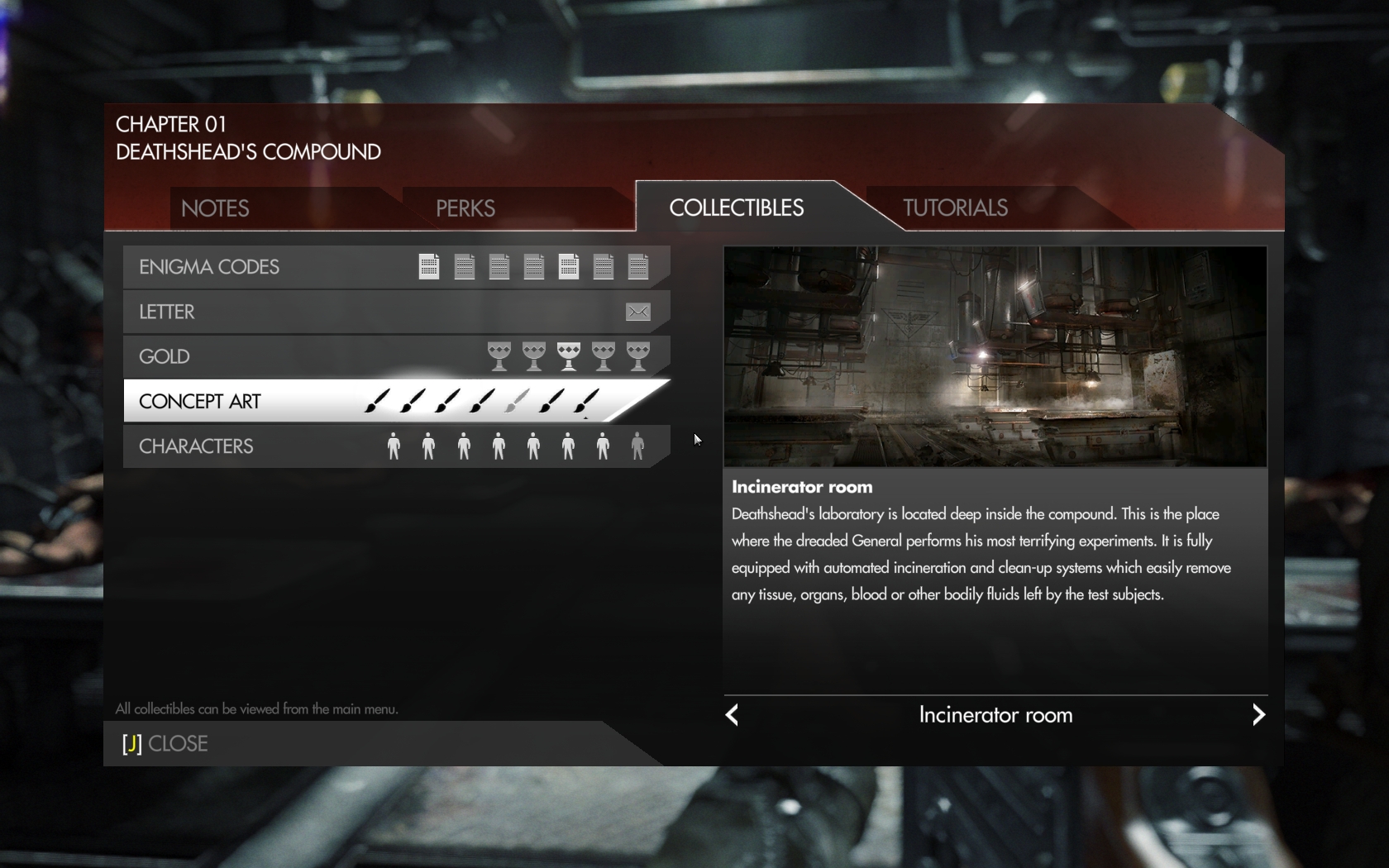View the Characters collectible row
Image resolution: width=1389 pixels, height=868 pixels.
pyautogui.click(x=196, y=446)
